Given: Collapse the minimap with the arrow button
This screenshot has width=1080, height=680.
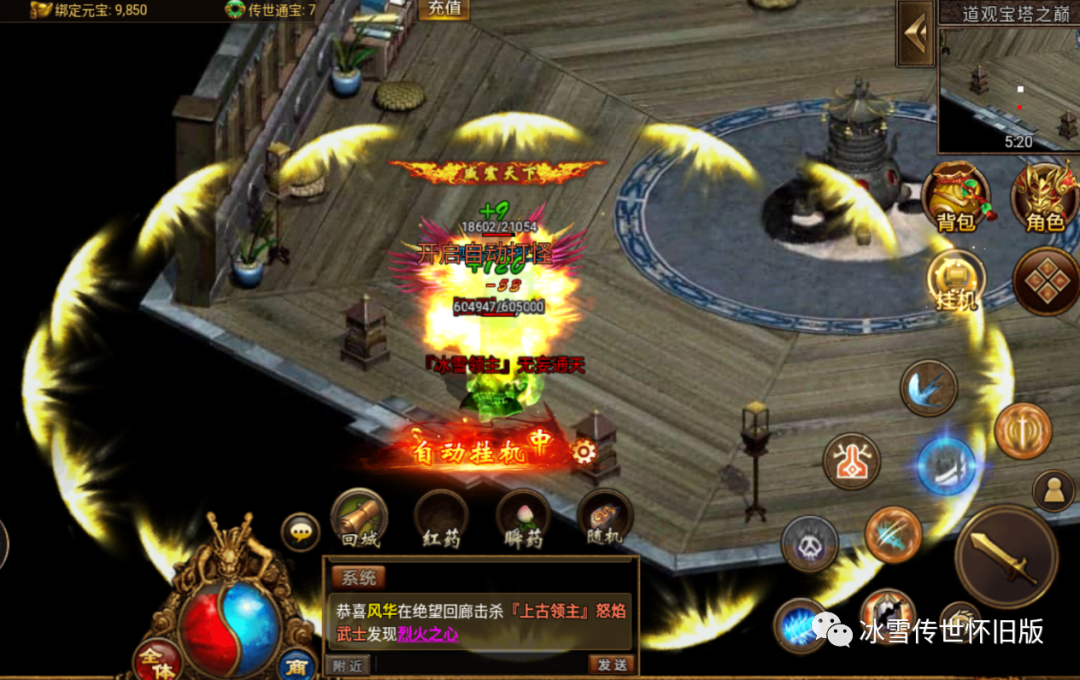Looking at the screenshot, I should pyautogui.click(x=915, y=33).
